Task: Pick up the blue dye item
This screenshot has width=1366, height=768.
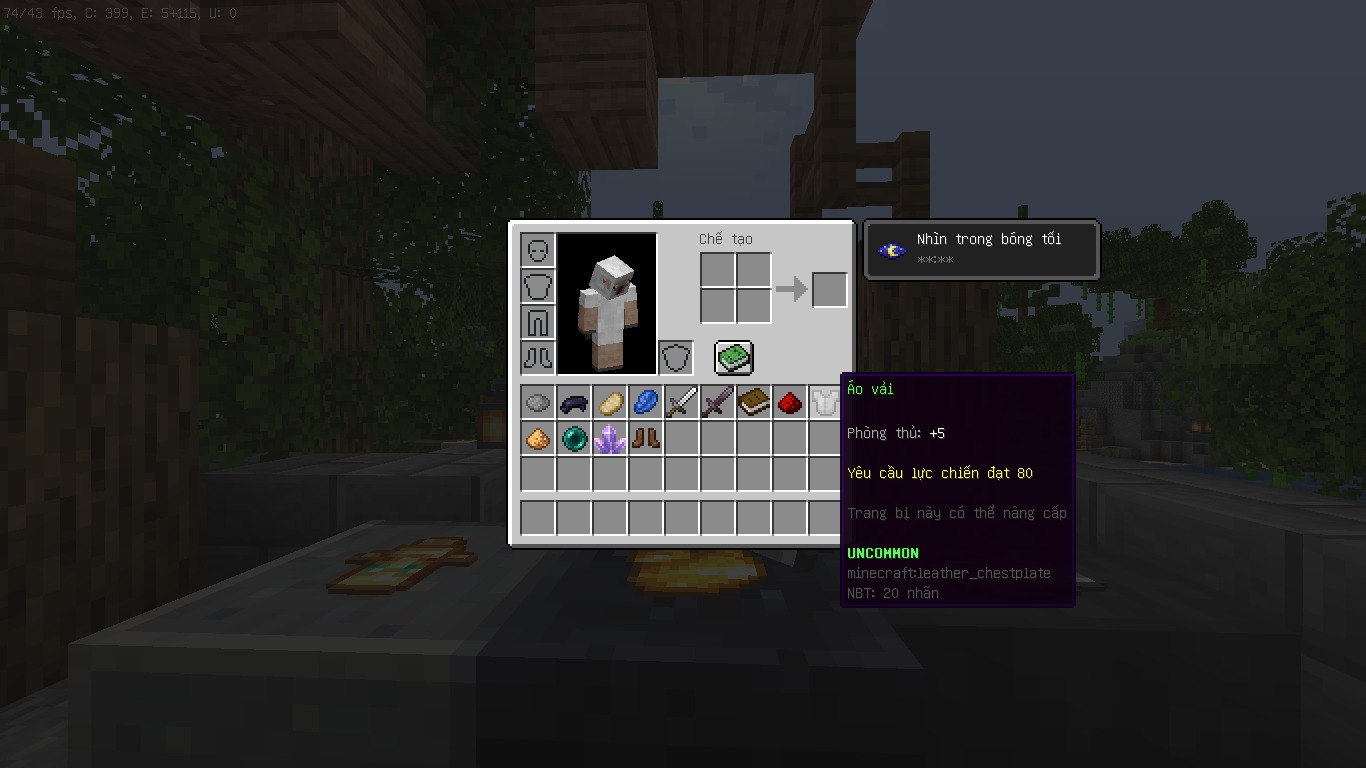Action: (645, 403)
